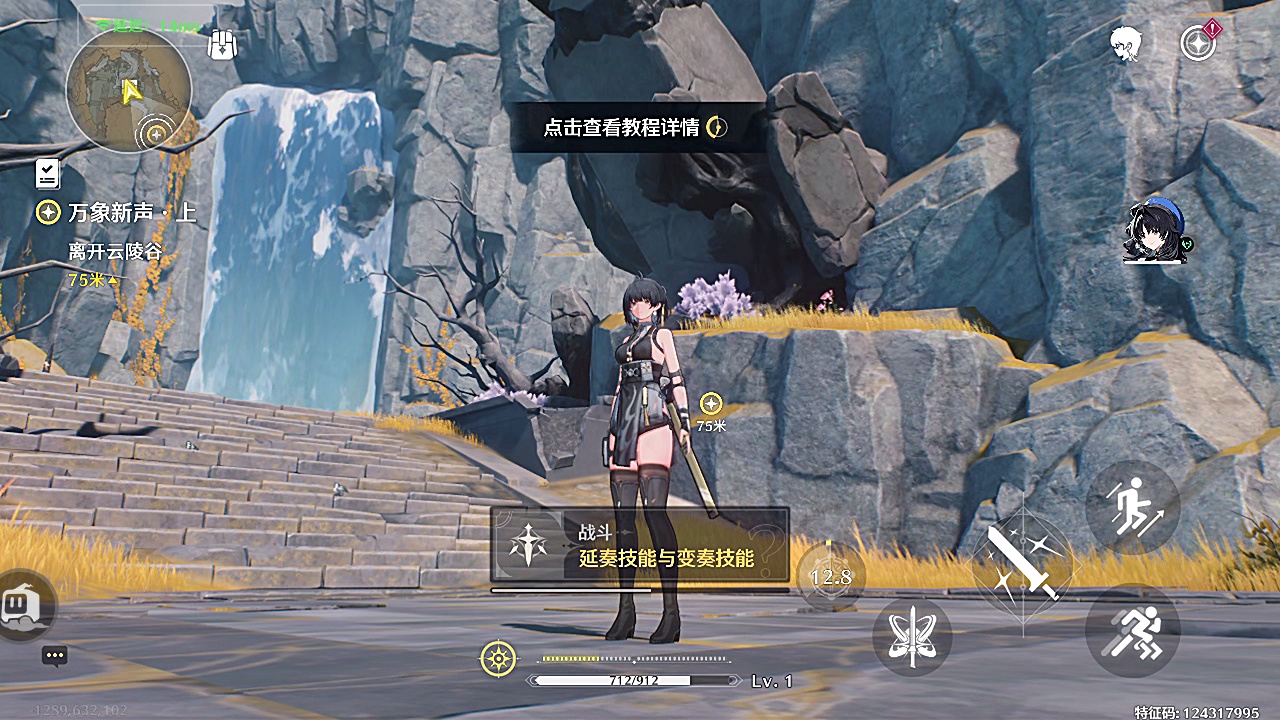Activate the butterfly resonance skill button
The height and width of the screenshot is (720, 1280).
(912, 637)
